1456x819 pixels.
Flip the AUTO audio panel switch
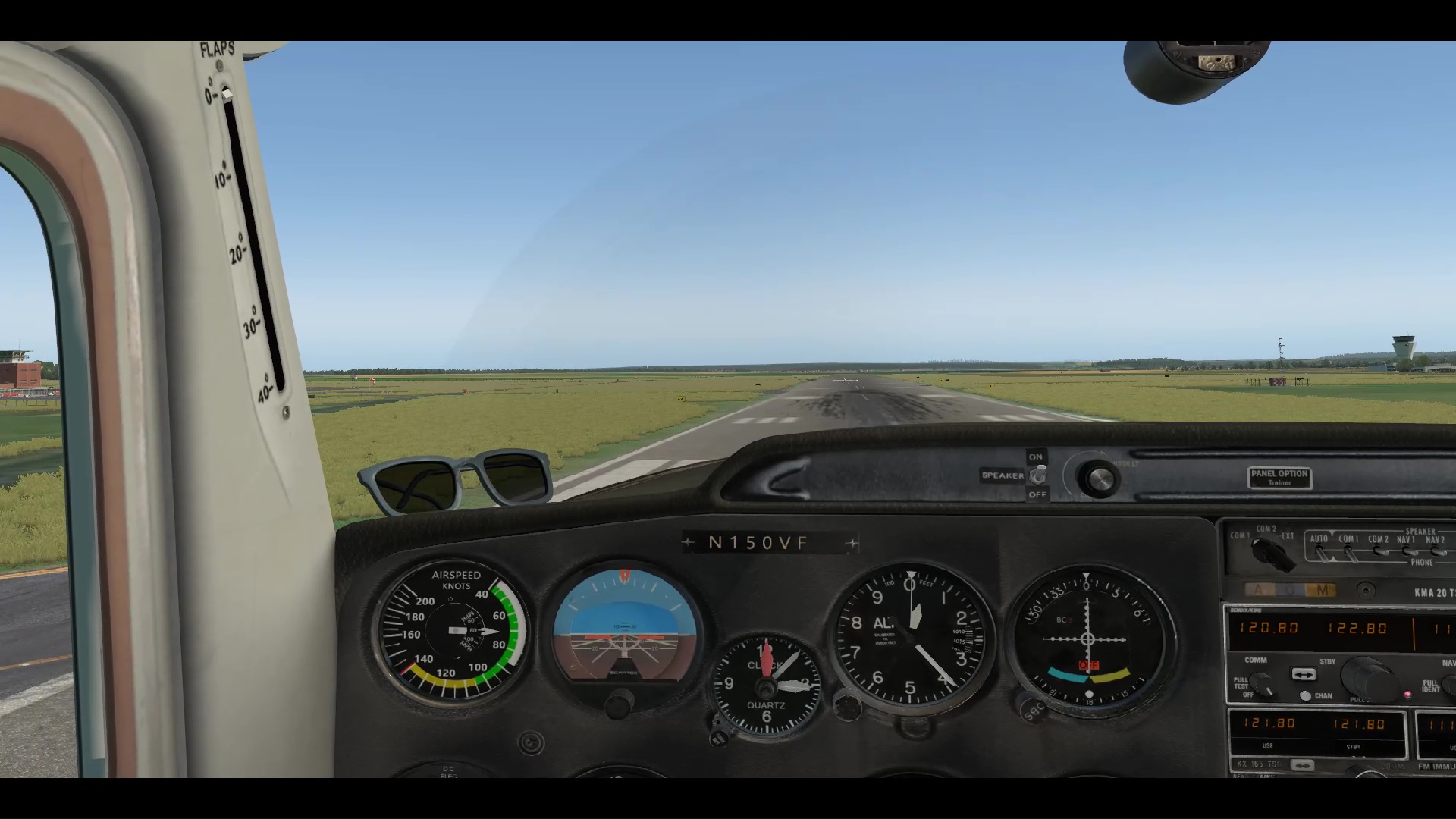(x=1322, y=555)
